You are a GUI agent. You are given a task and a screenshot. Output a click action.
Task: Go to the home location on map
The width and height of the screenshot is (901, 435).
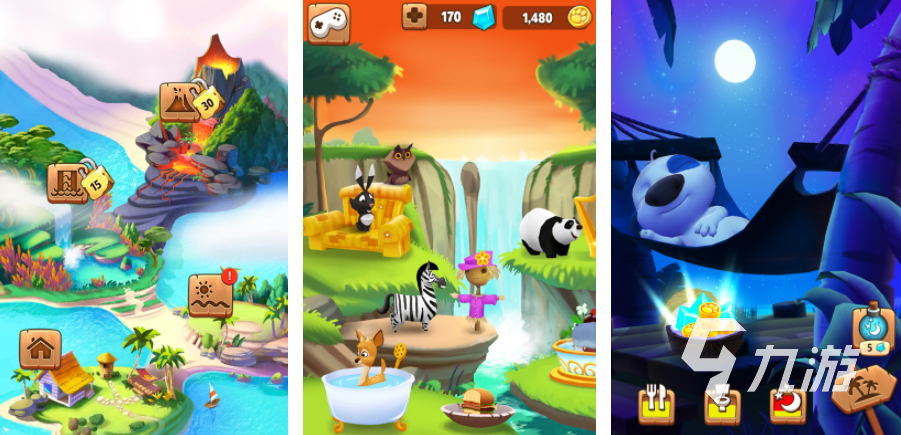(x=40, y=349)
